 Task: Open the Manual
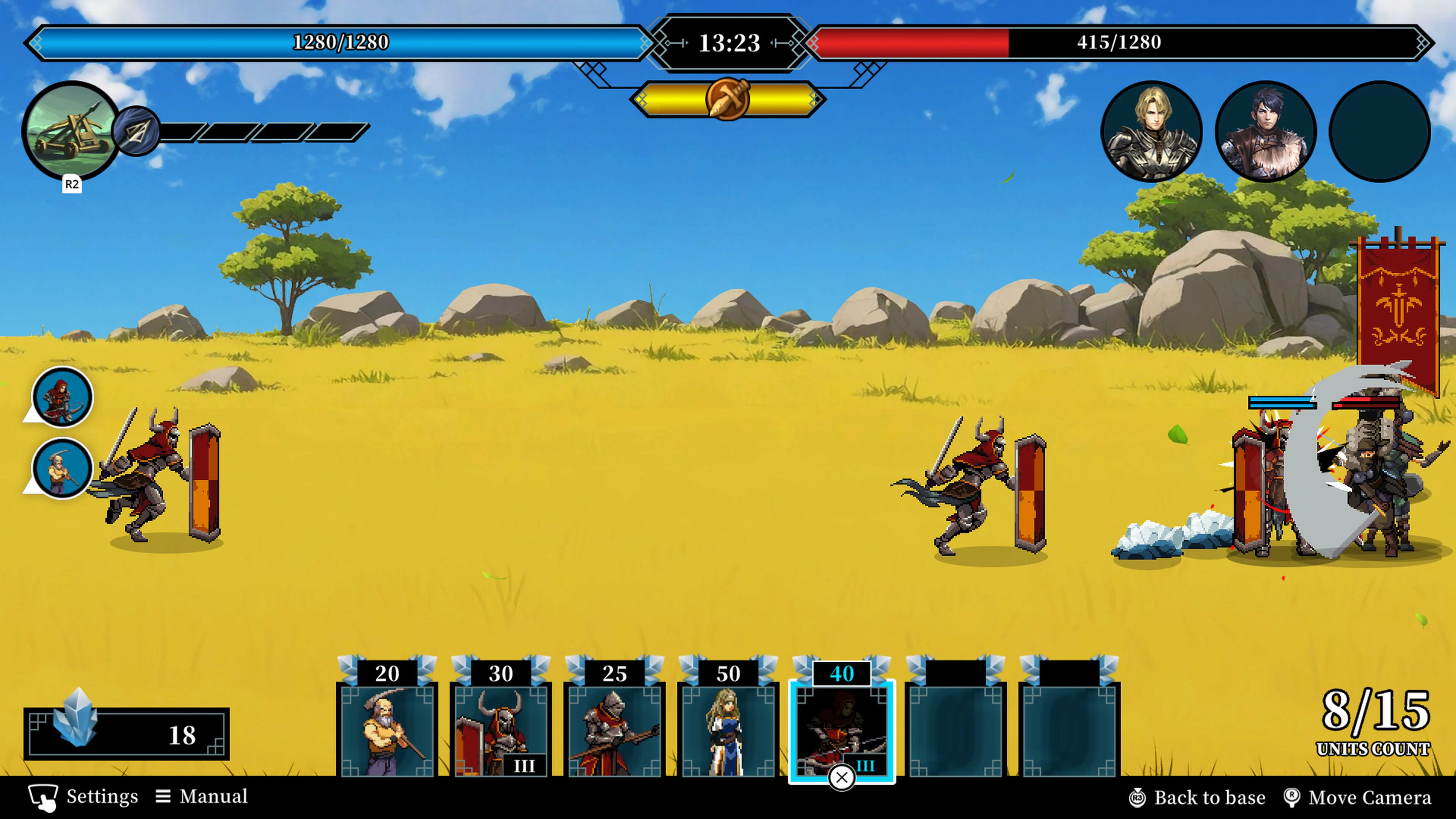coord(212,796)
